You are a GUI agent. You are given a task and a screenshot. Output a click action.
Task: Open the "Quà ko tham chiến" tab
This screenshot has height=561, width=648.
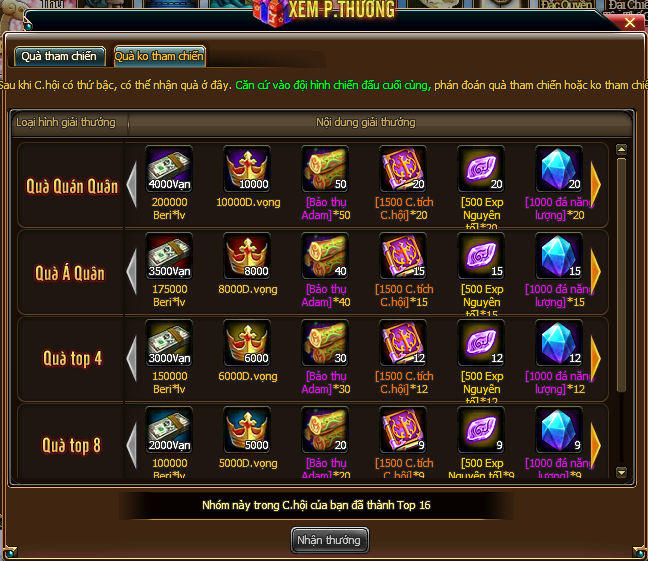159,56
